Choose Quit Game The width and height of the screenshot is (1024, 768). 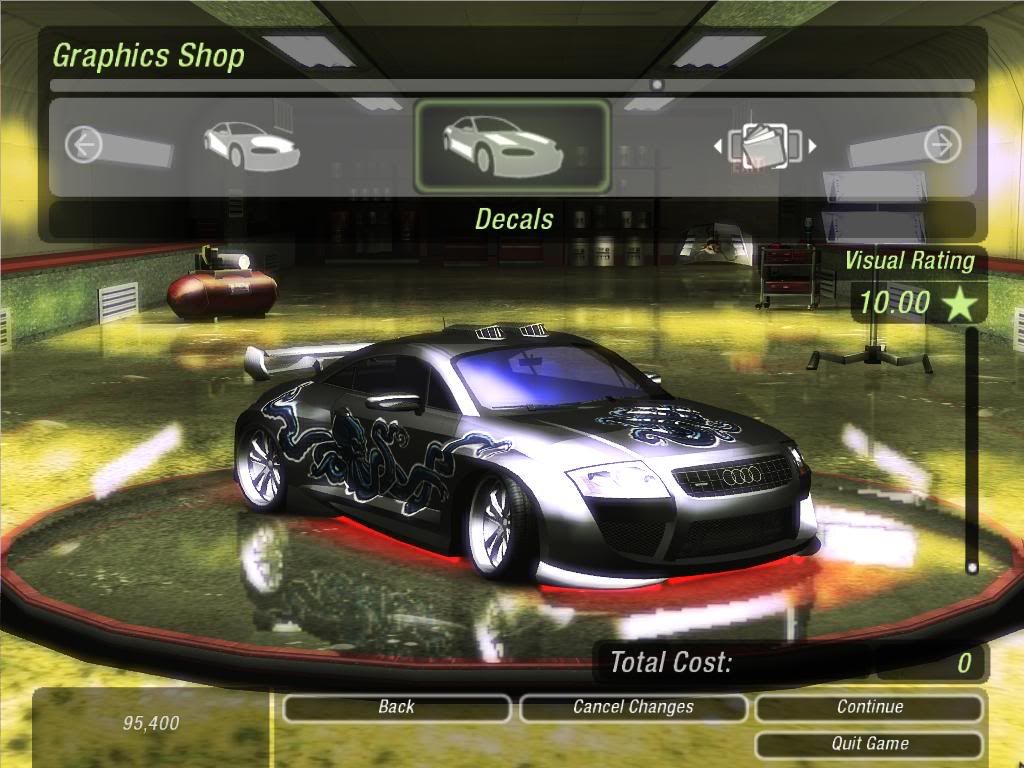pyautogui.click(x=869, y=744)
